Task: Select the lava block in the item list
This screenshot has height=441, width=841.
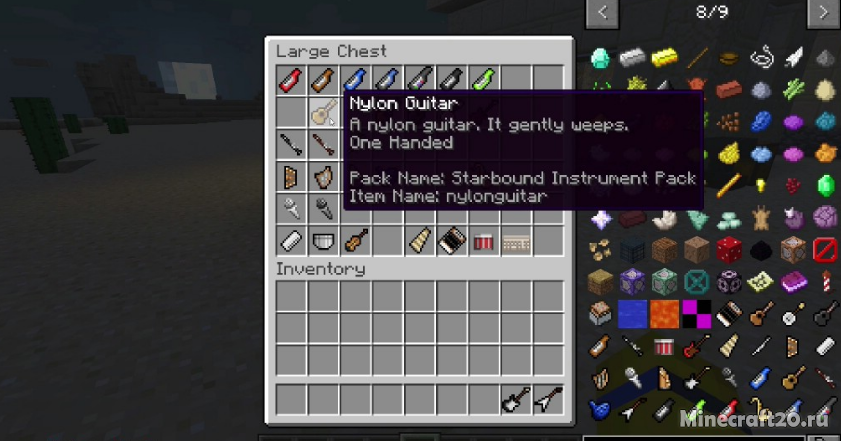Action: tap(664, 314)
